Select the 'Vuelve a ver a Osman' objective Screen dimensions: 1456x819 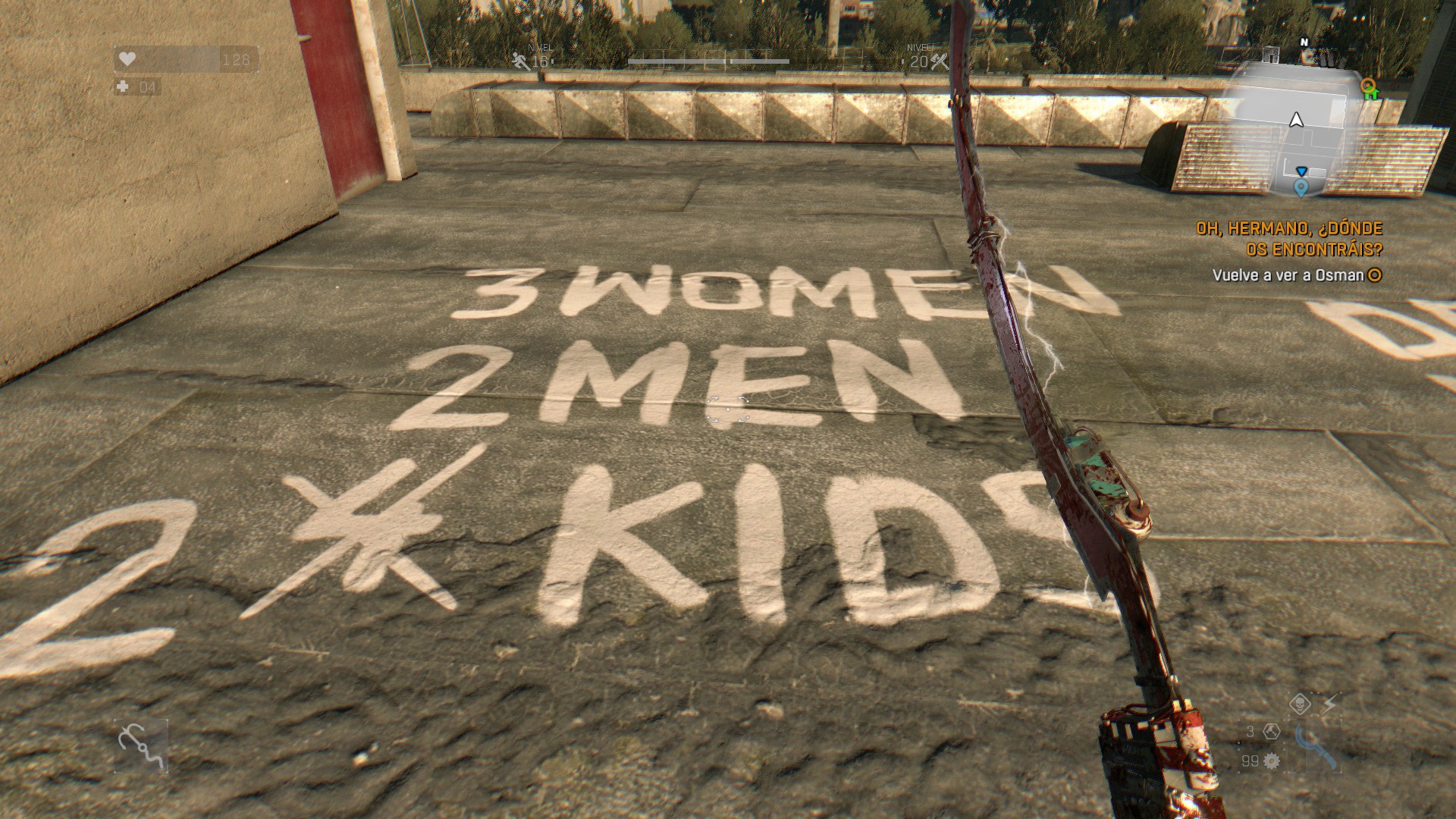pyautogui.click(x=1288, y=275)
